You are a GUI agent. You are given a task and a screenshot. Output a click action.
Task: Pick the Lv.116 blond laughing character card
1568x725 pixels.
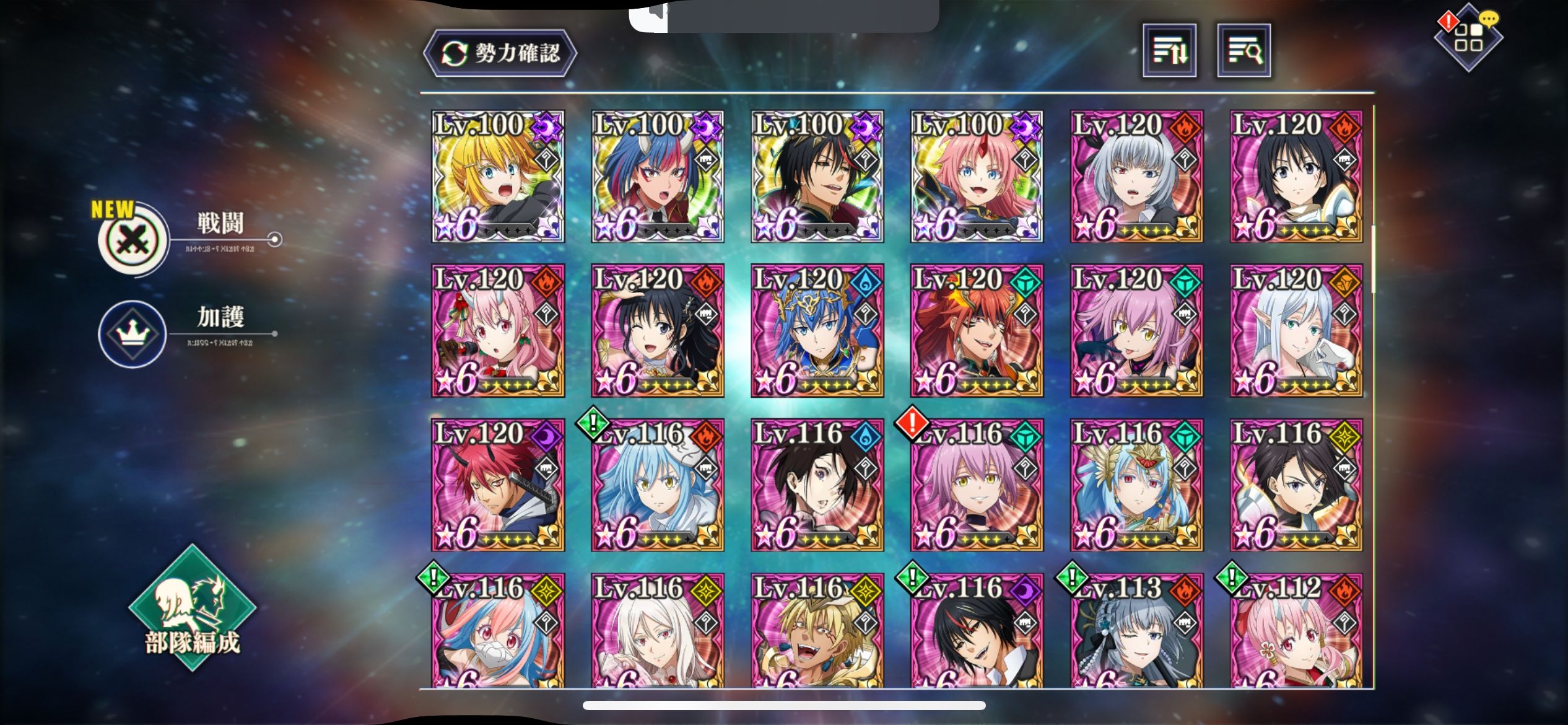(817, 631)
